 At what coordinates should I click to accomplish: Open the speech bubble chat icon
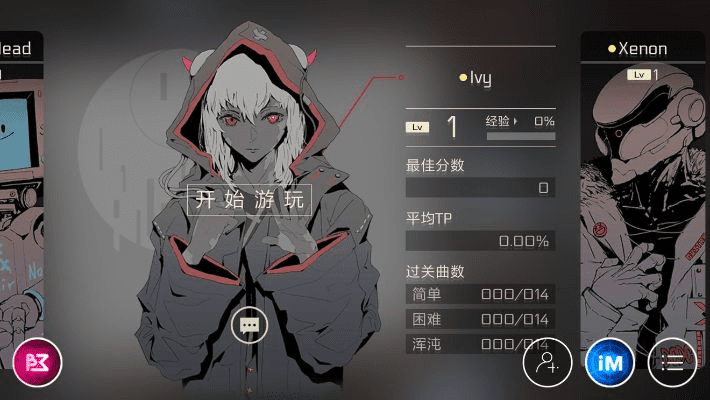[x=250, y=324]
